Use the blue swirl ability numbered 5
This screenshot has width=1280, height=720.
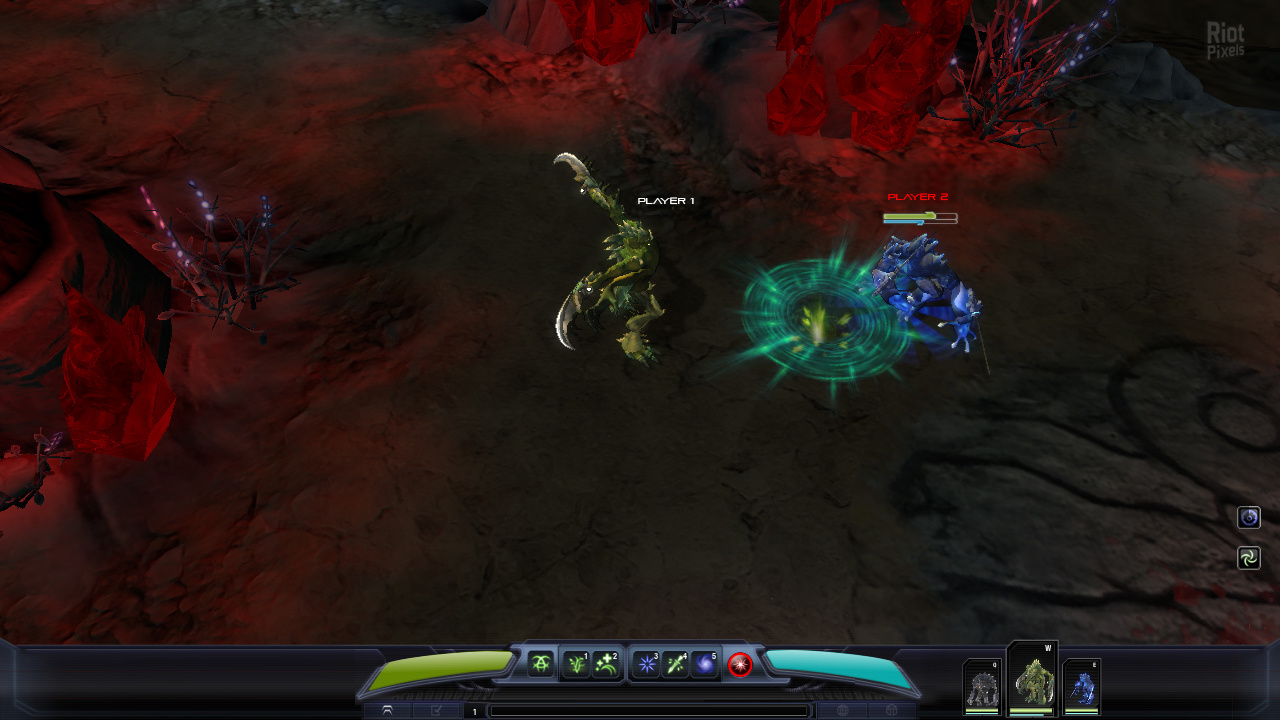[x=706, y=664]
